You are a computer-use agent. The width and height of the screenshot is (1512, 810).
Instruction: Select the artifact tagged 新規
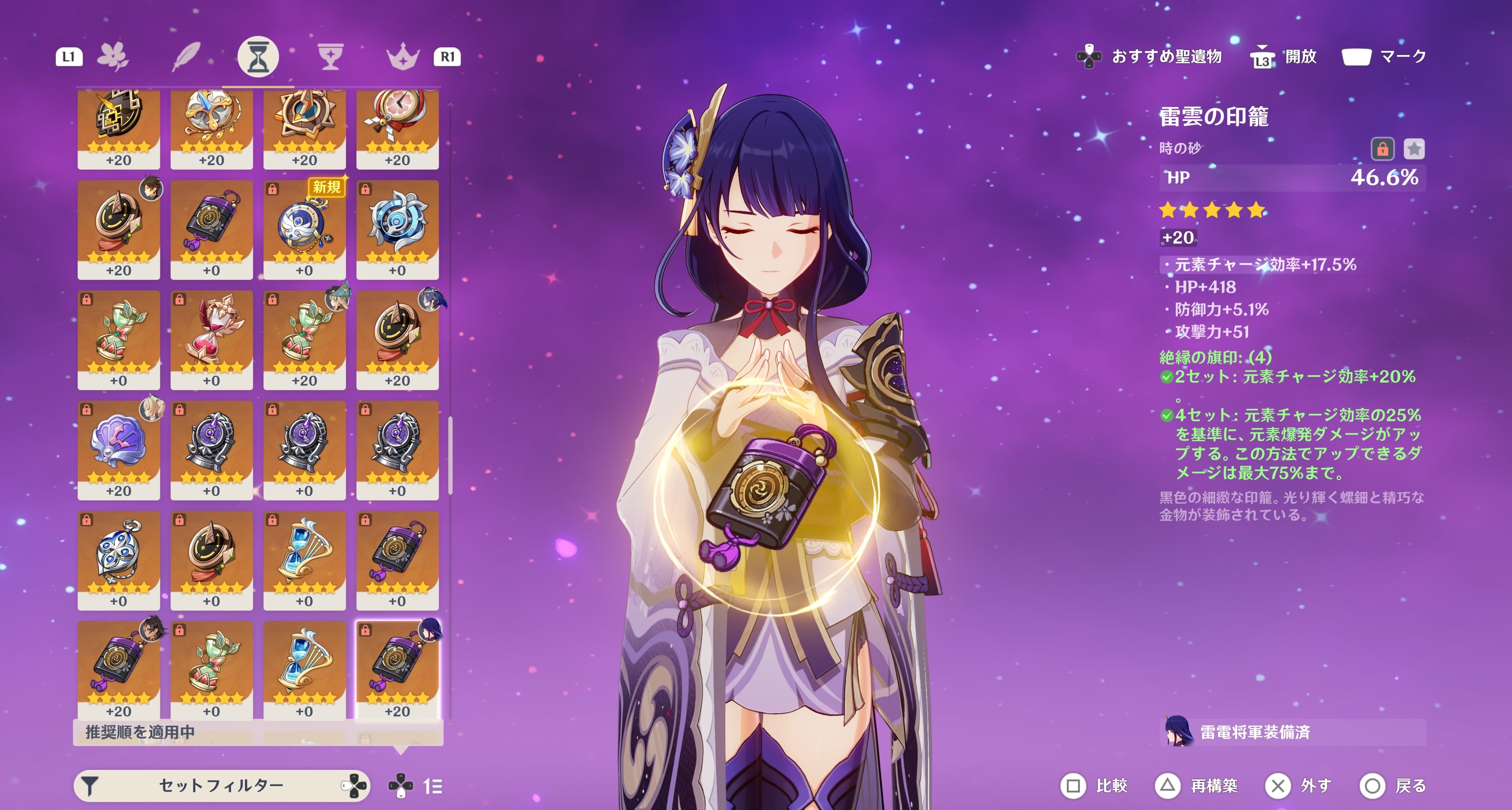[x=304, y=230]
